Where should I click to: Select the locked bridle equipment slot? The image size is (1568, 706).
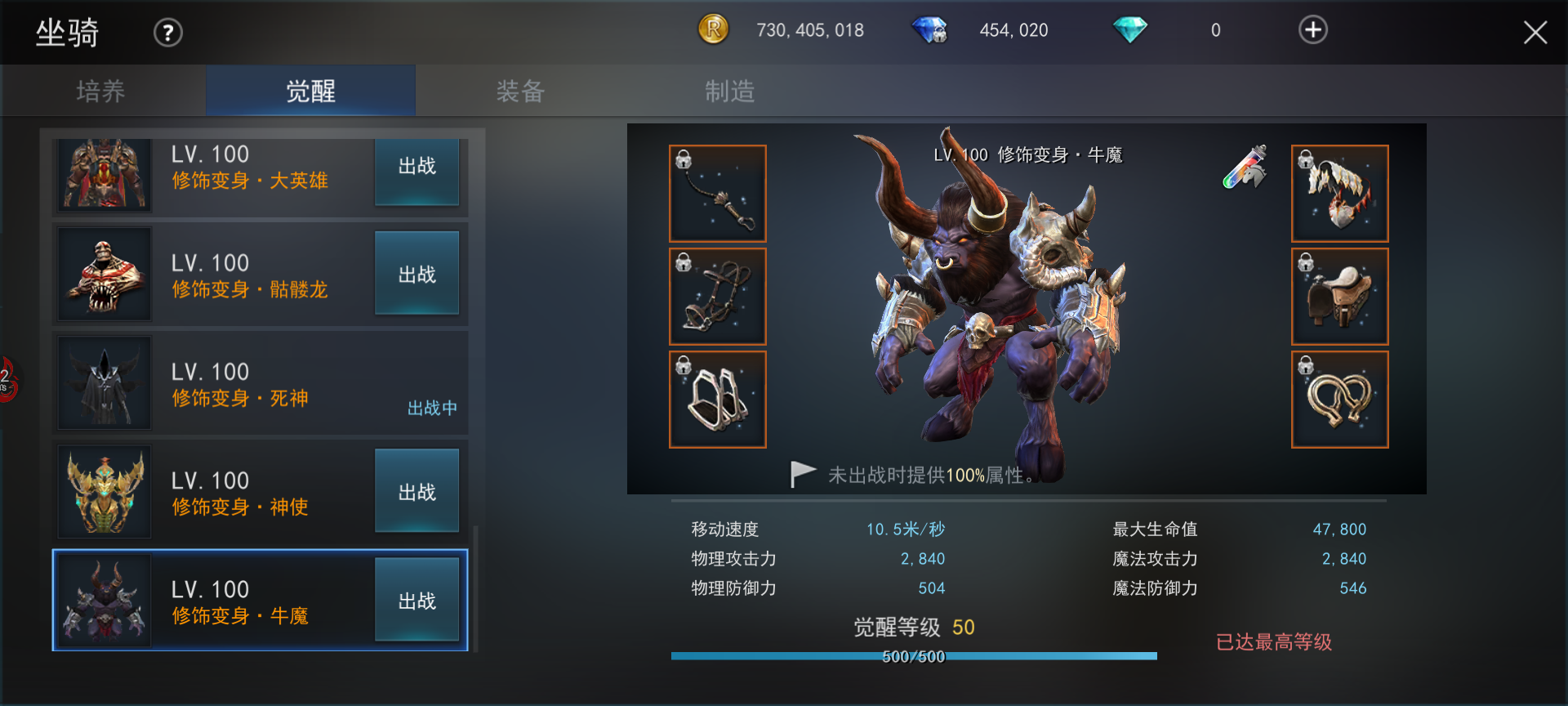pos(718,297)
